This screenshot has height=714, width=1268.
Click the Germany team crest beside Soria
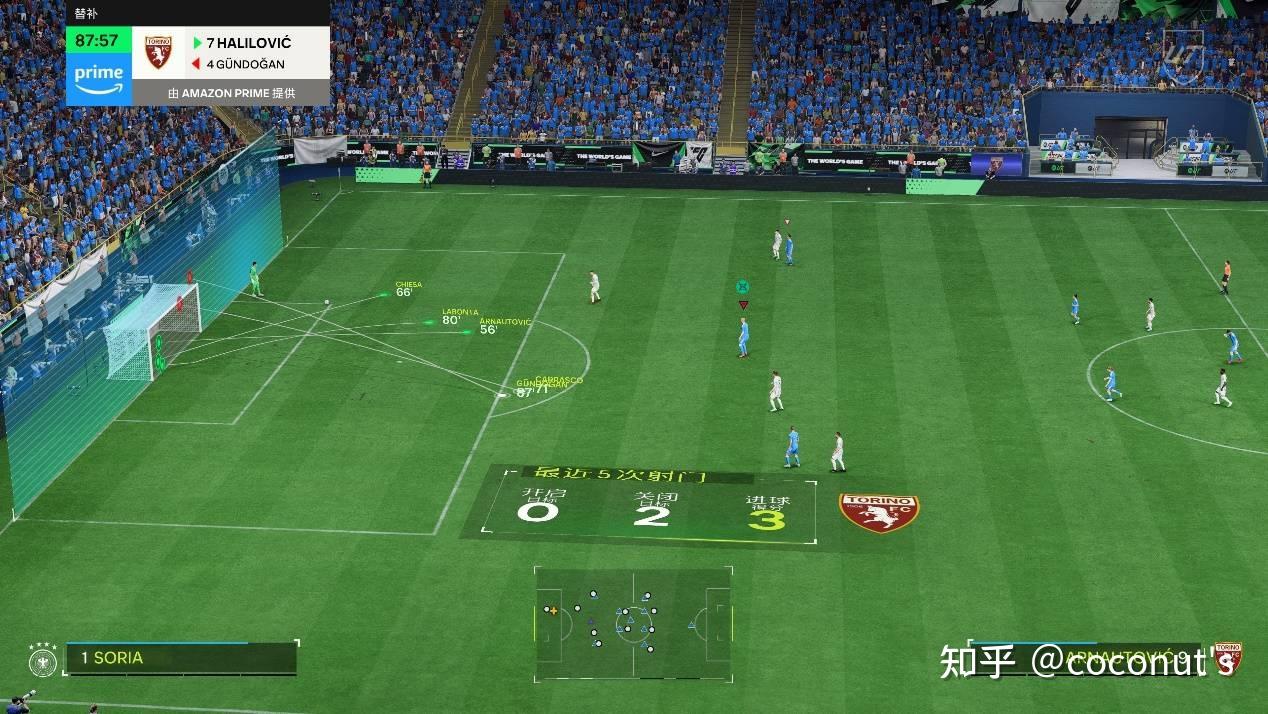pyautogui.click(x=43, y=659)
